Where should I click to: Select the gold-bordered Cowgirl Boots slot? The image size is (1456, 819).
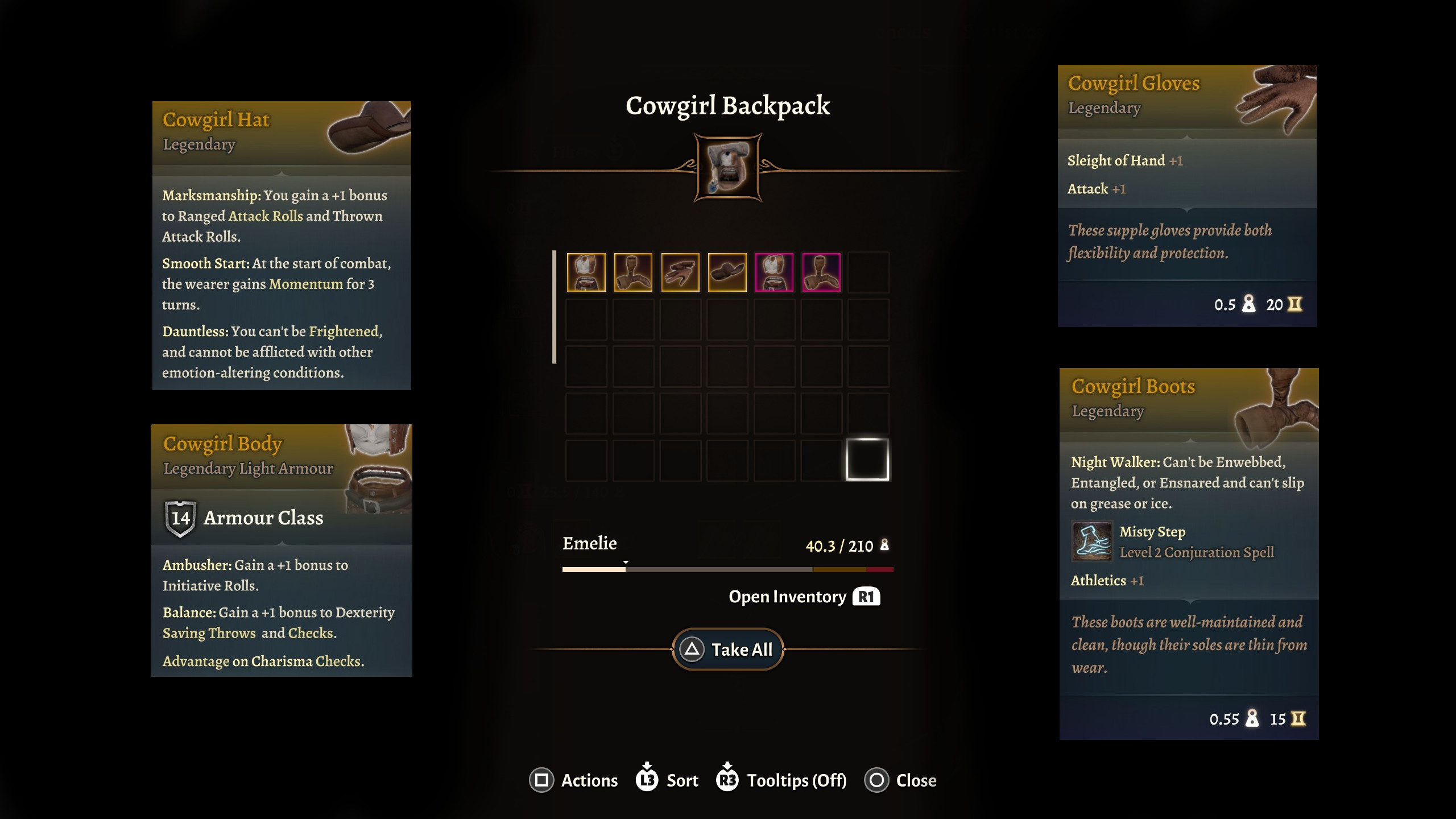point(633,272)
